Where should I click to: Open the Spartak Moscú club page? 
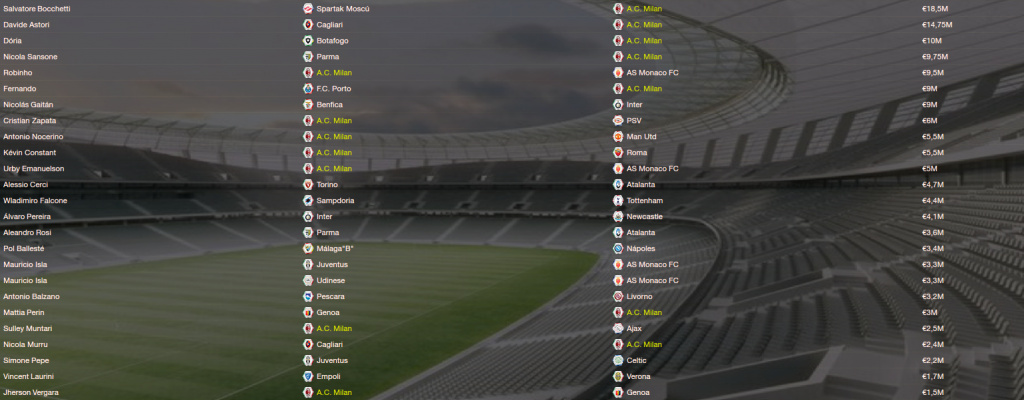[x=343, y=8]
